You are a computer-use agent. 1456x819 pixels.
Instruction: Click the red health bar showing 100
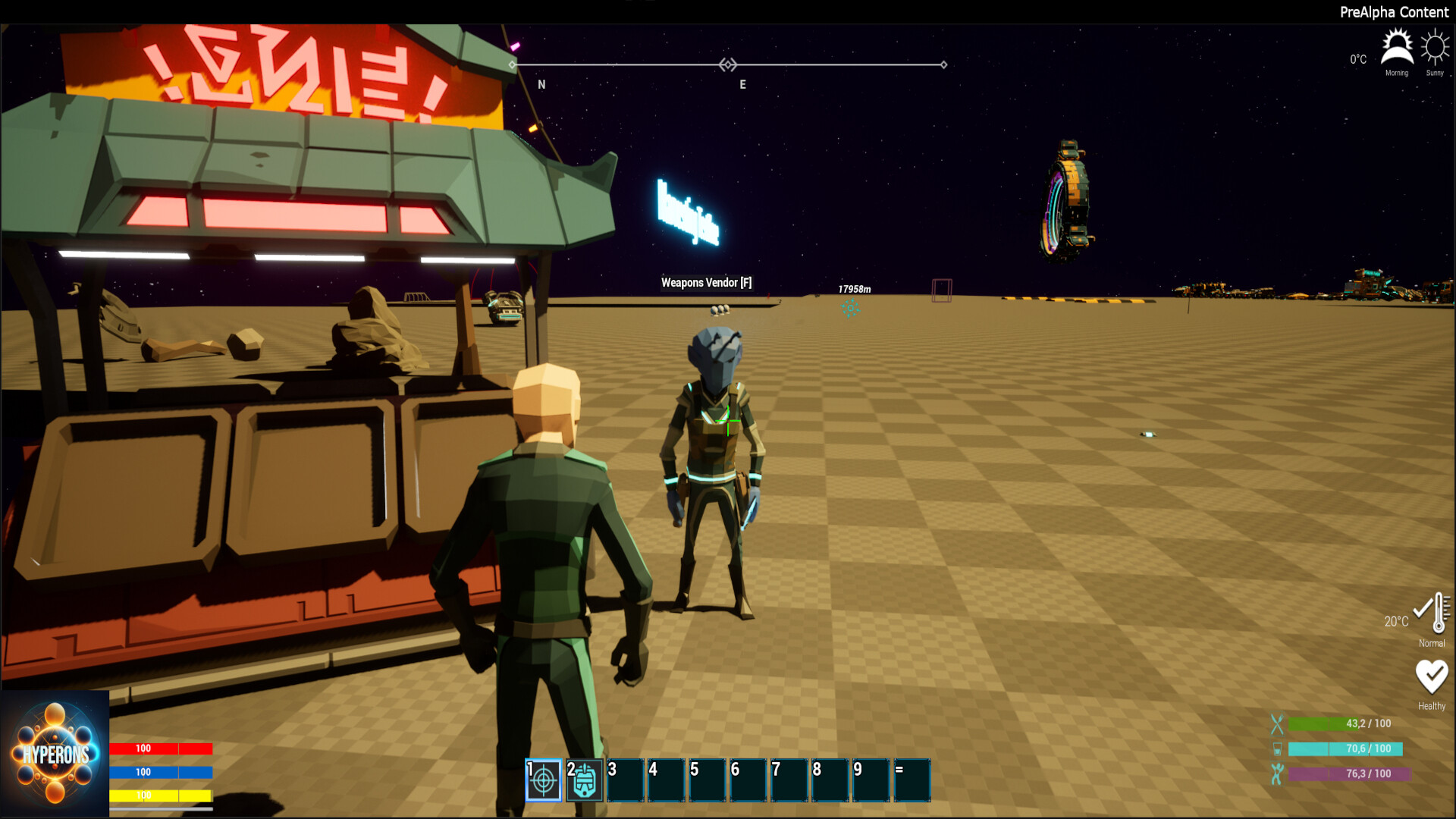coord(162,748)
